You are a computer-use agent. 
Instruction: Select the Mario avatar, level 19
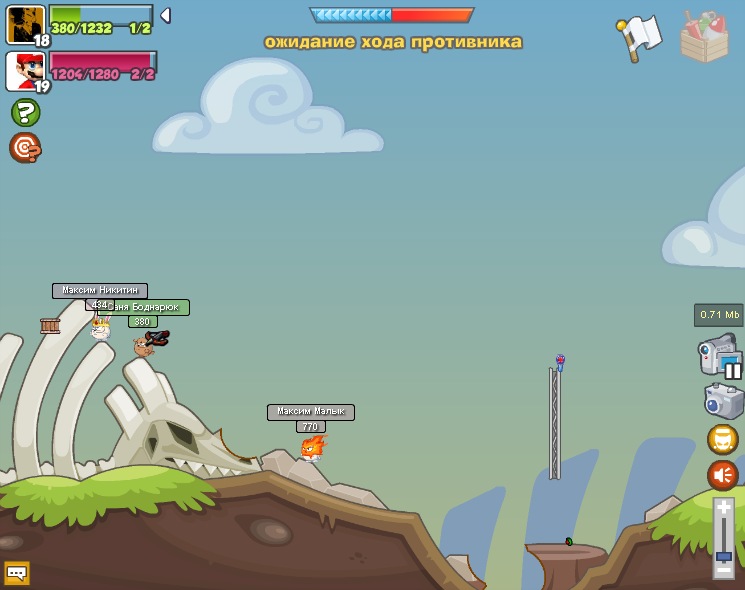(x=24, y=70)
